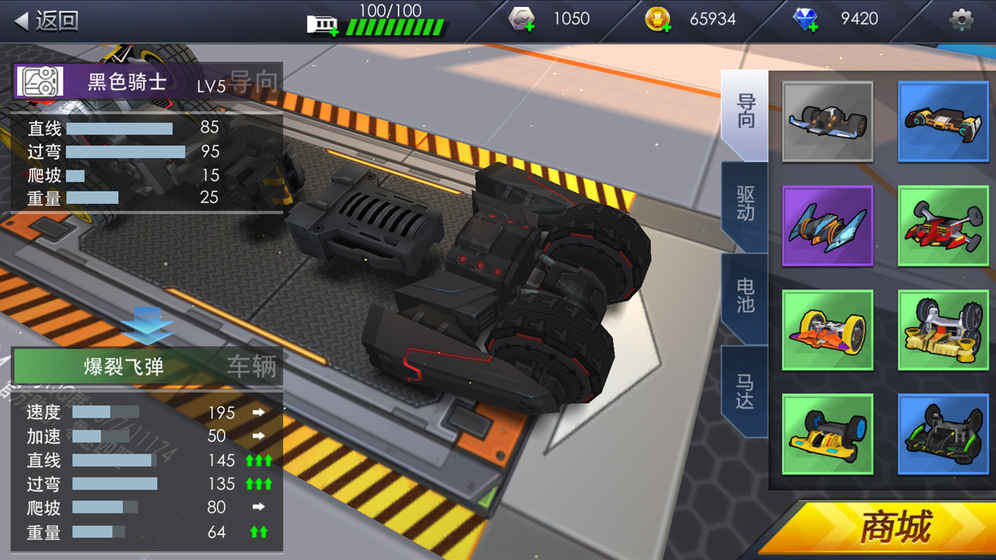Select the orange part with yellow wheels

point(827,330)
